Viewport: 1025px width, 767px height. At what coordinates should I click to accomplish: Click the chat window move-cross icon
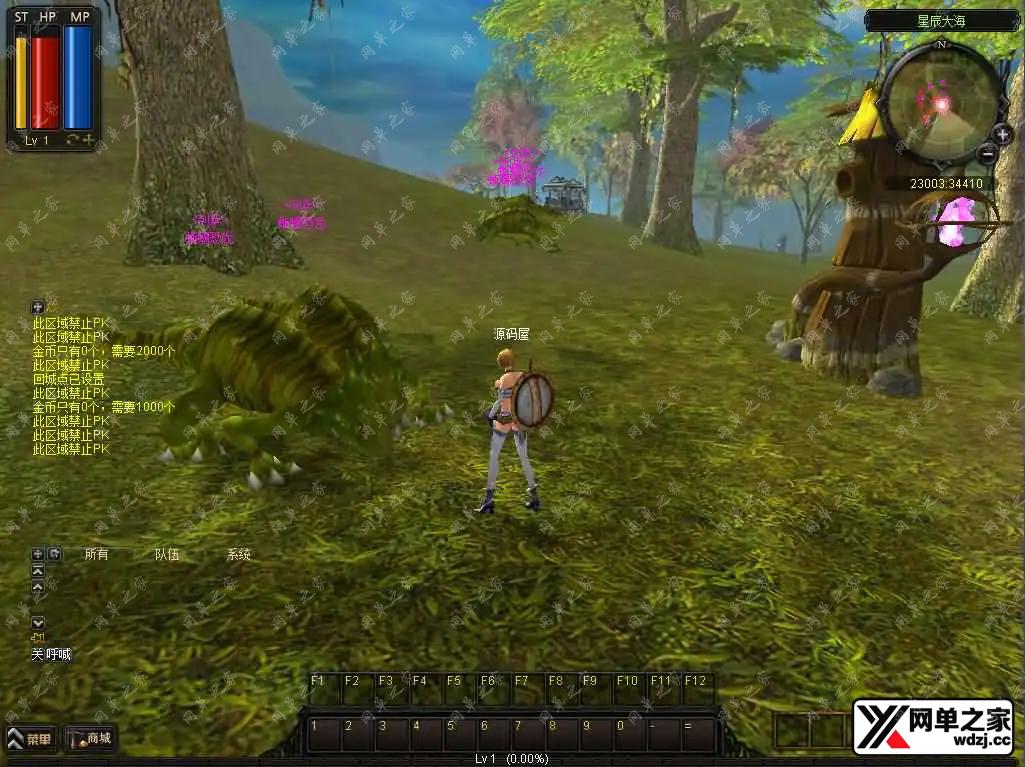tap(38, 554)
